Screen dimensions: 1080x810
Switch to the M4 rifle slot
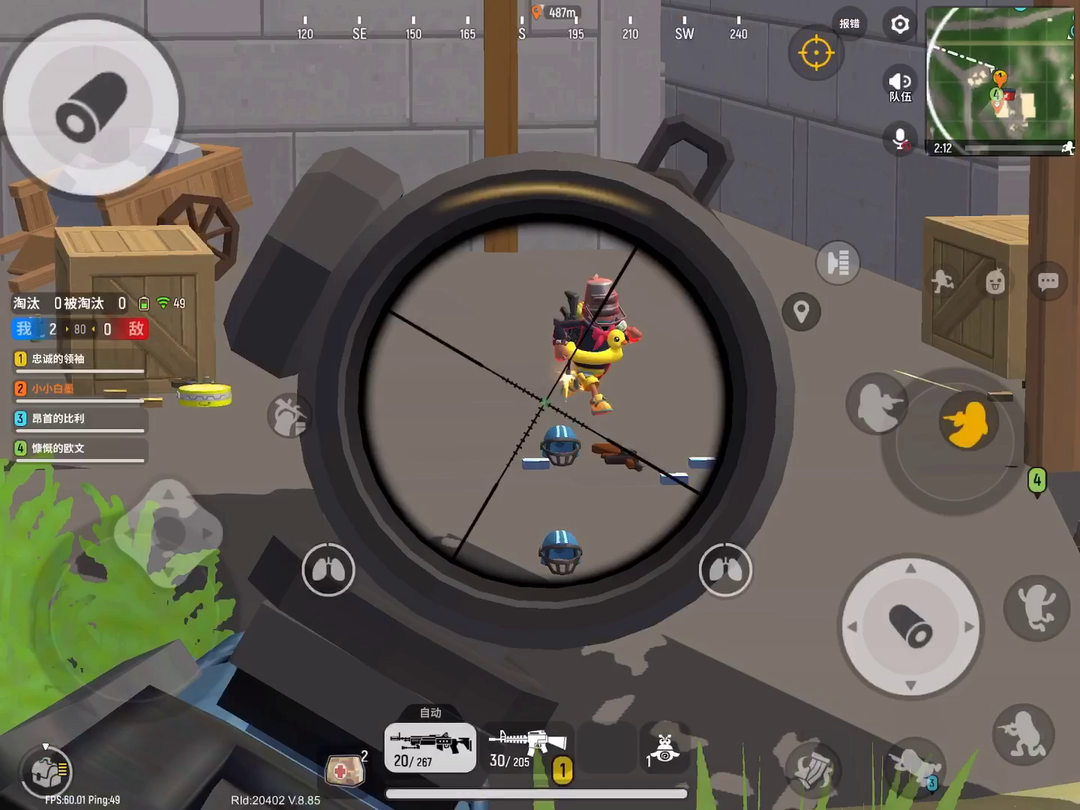coord(527,747)
